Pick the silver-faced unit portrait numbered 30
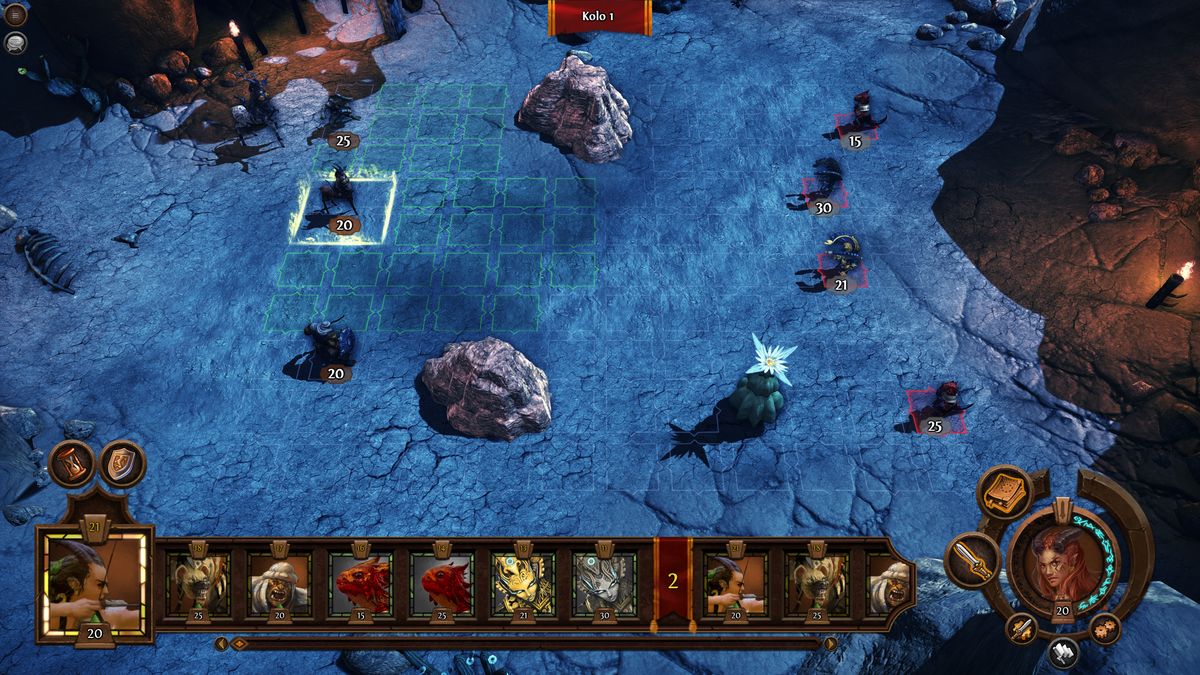 click(604, 582)
